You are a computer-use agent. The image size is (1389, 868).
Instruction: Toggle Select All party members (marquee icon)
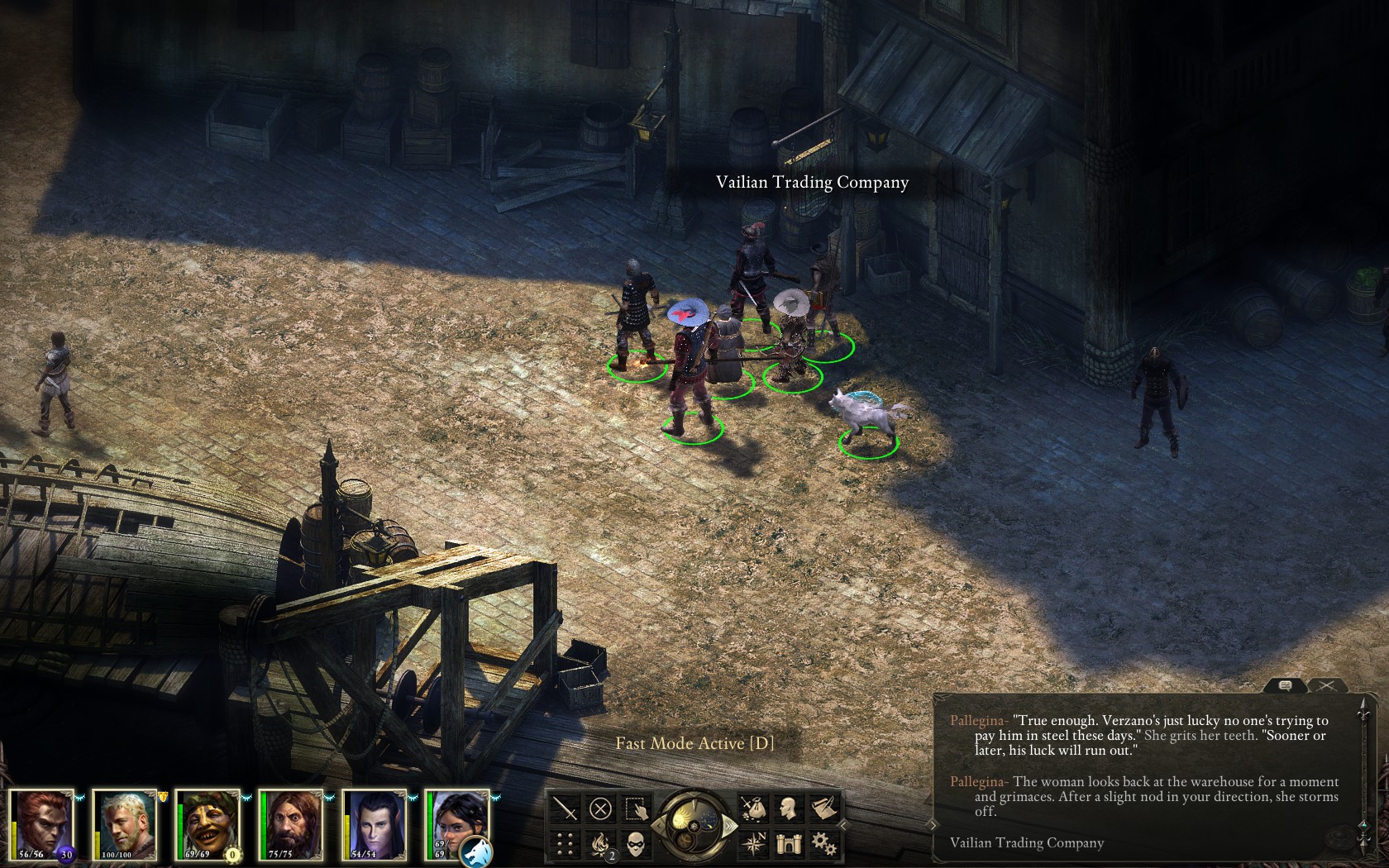[636, 808]
